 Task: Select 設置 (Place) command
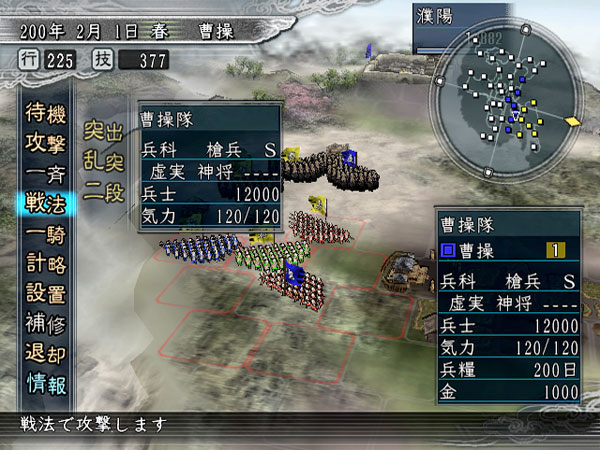click(44, 294)
